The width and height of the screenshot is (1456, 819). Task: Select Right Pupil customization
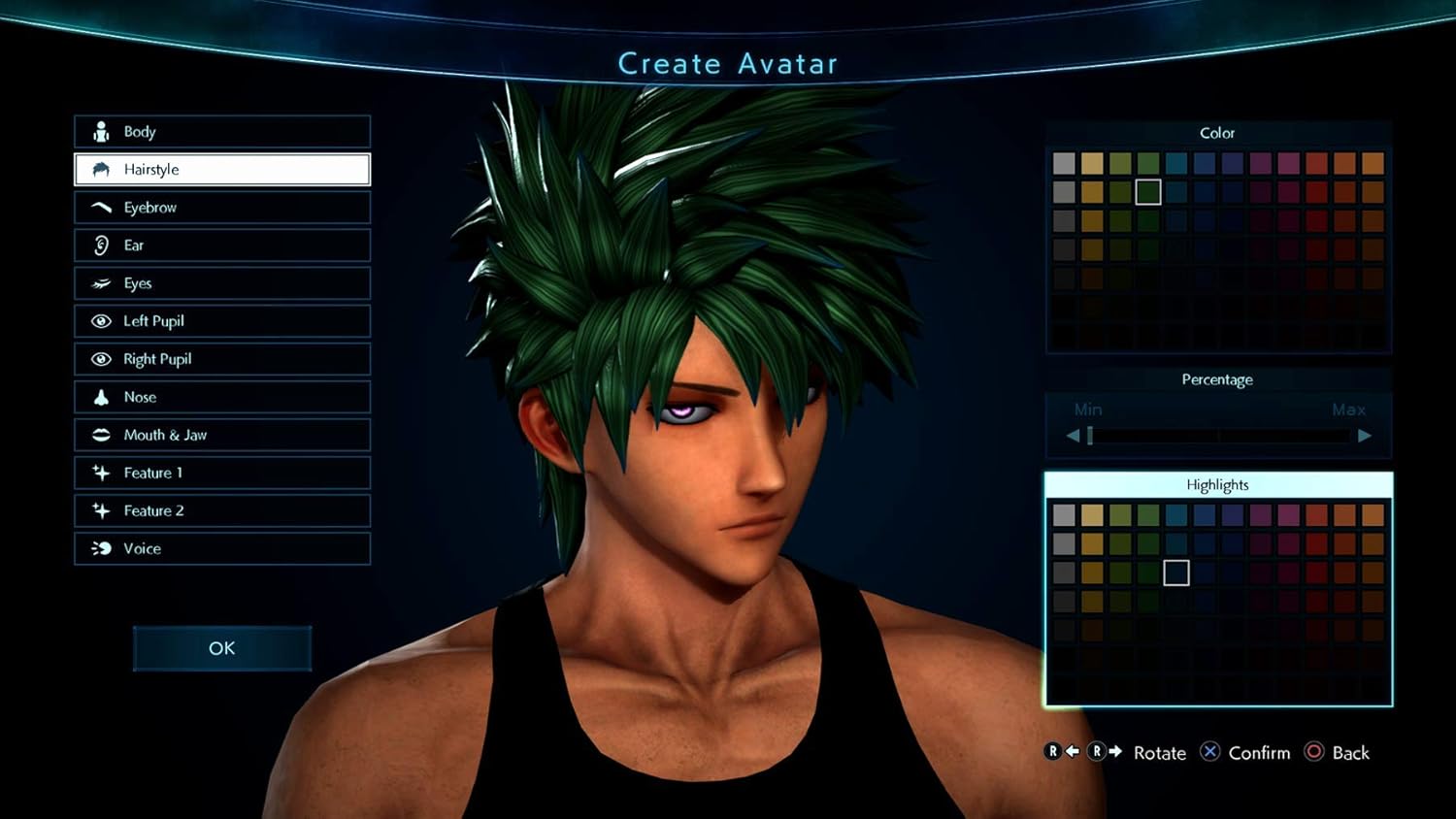[x=222, y=359]
